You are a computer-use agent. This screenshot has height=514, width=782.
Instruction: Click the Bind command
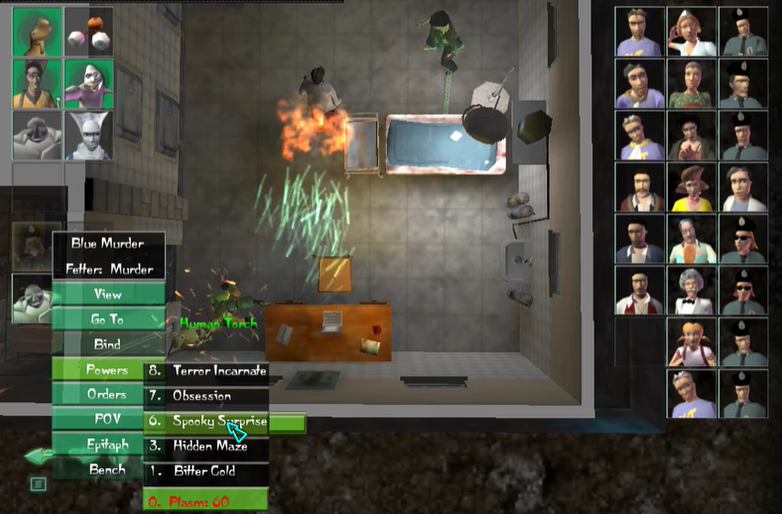(108, 344)
